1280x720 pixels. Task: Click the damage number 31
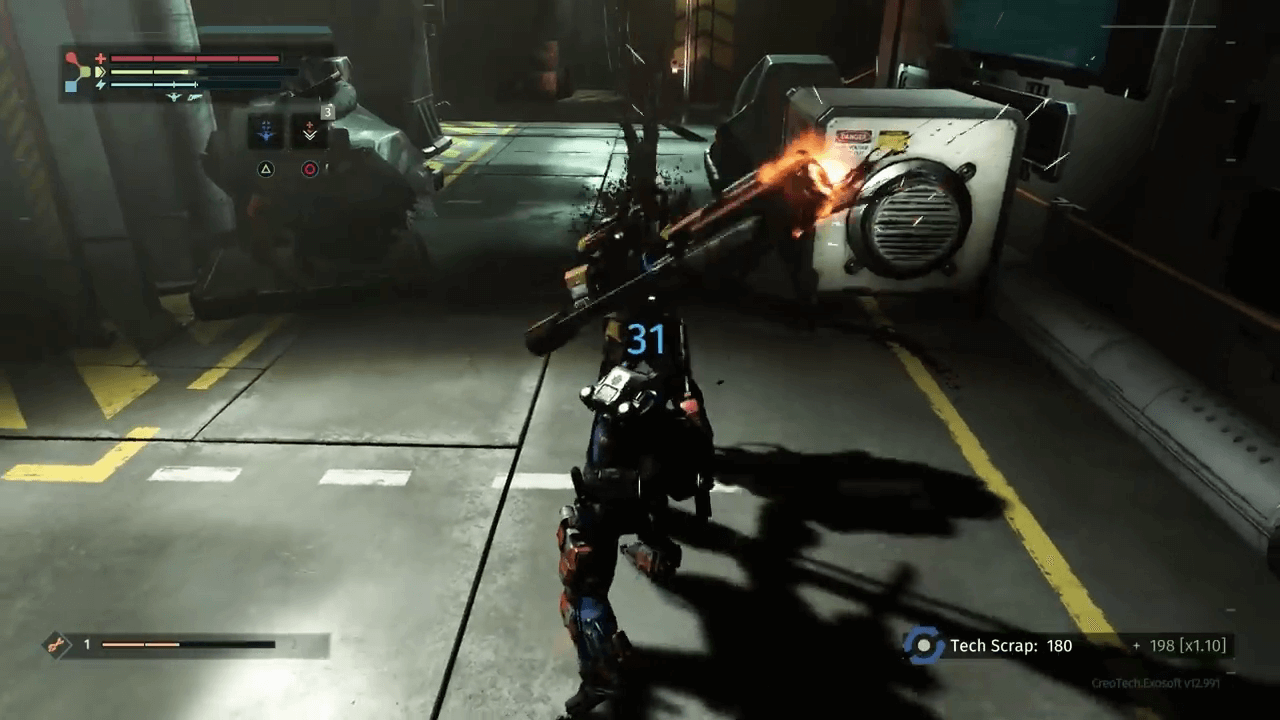point(648,340)
